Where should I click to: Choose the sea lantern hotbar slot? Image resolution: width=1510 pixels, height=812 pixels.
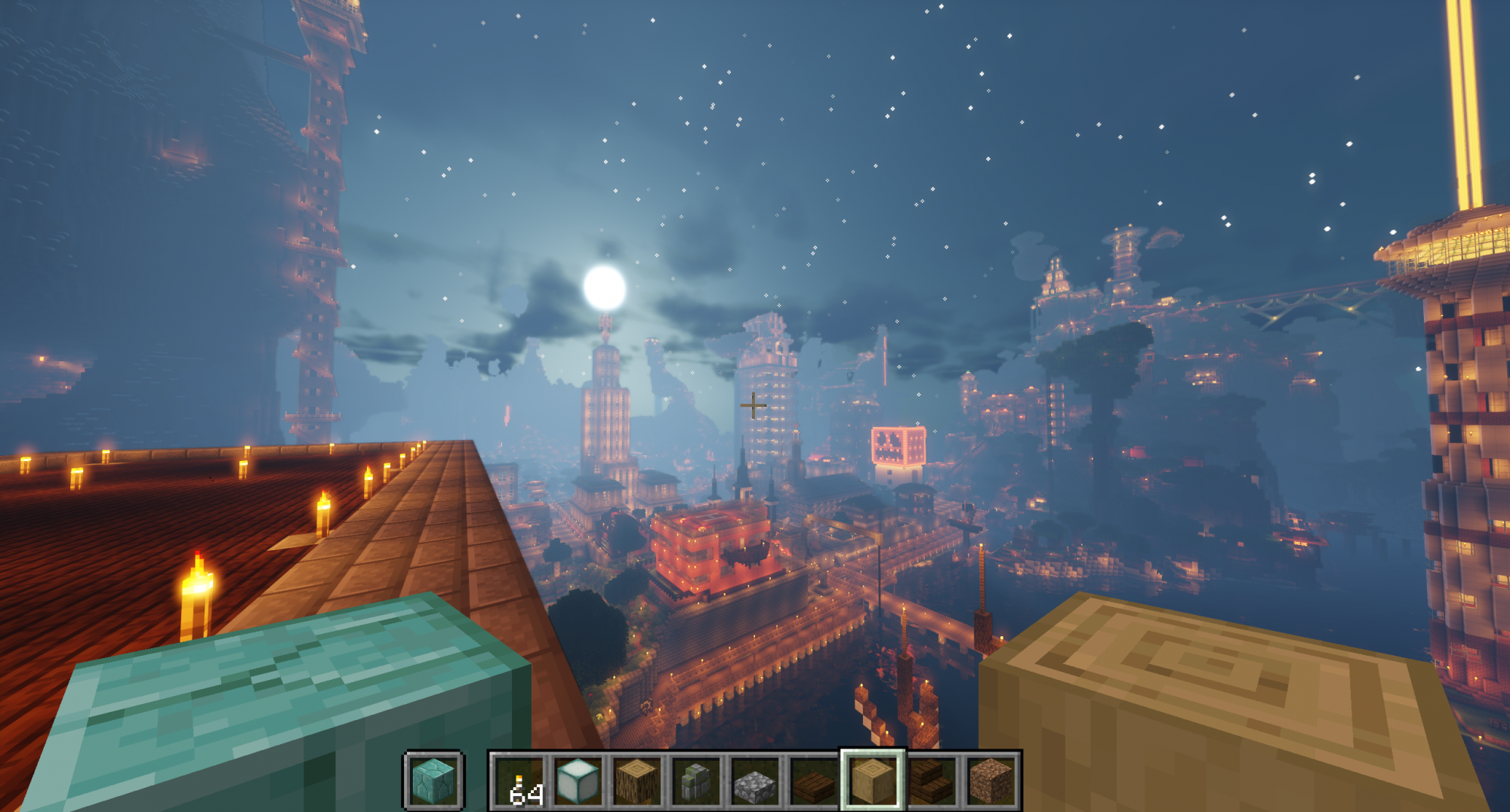(x=578, y=781)
